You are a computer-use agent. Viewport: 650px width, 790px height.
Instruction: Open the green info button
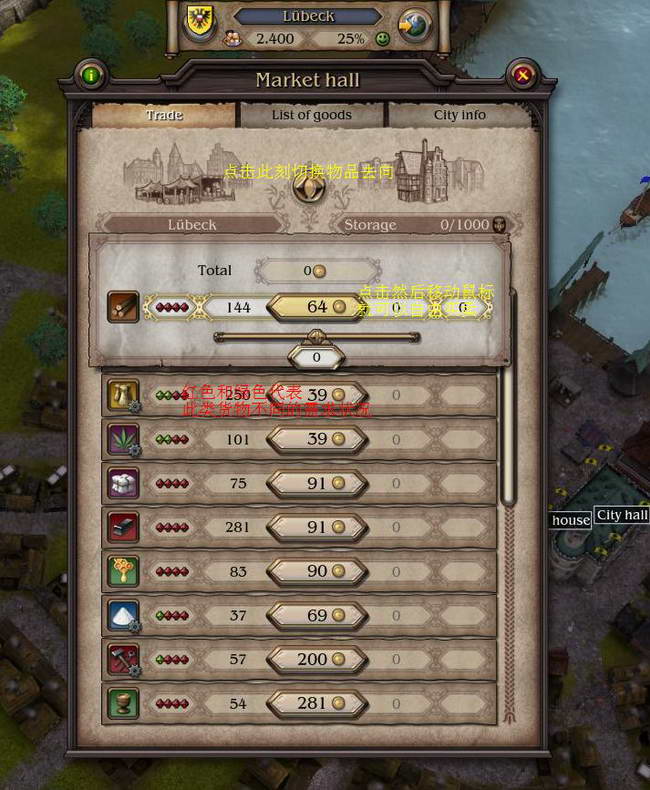coord(91,75)
